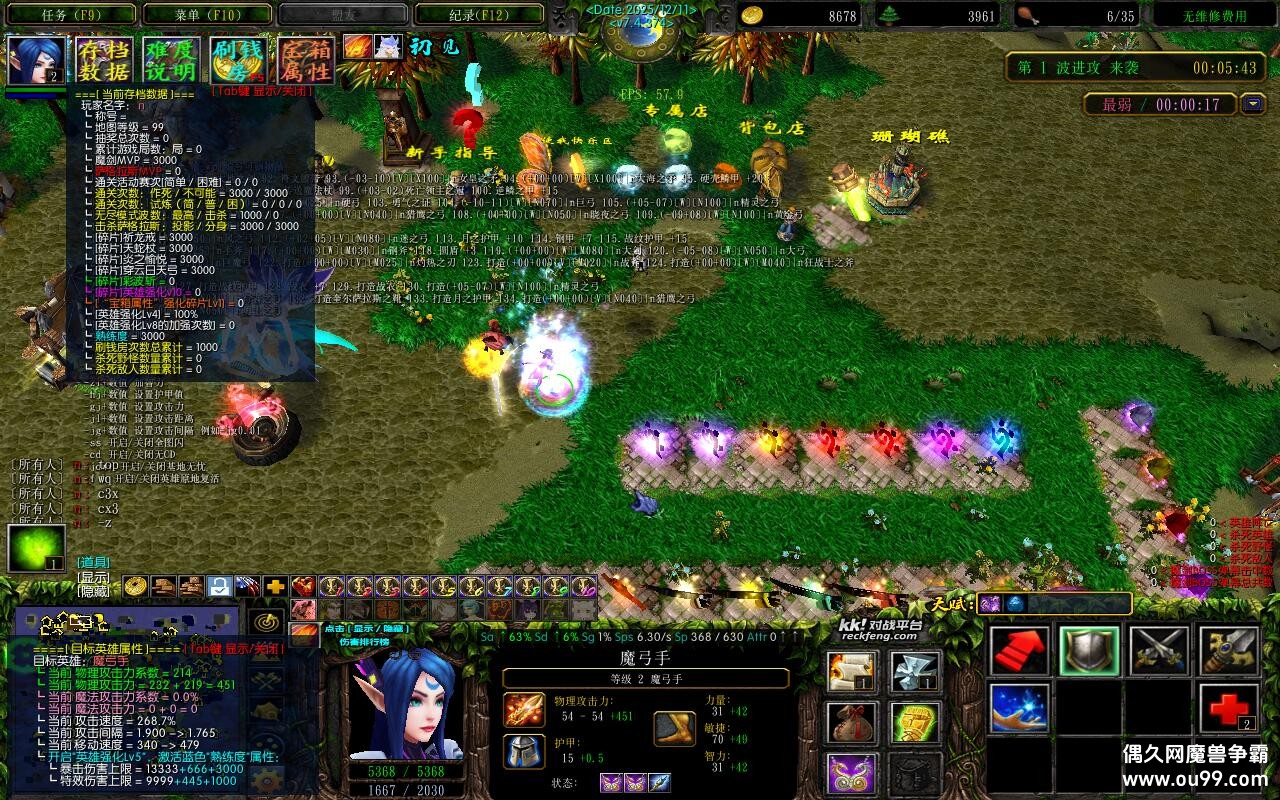Select the red arrow upgrade ability icon
This screenshot has width=1280, height=800.
point(1020,652)
